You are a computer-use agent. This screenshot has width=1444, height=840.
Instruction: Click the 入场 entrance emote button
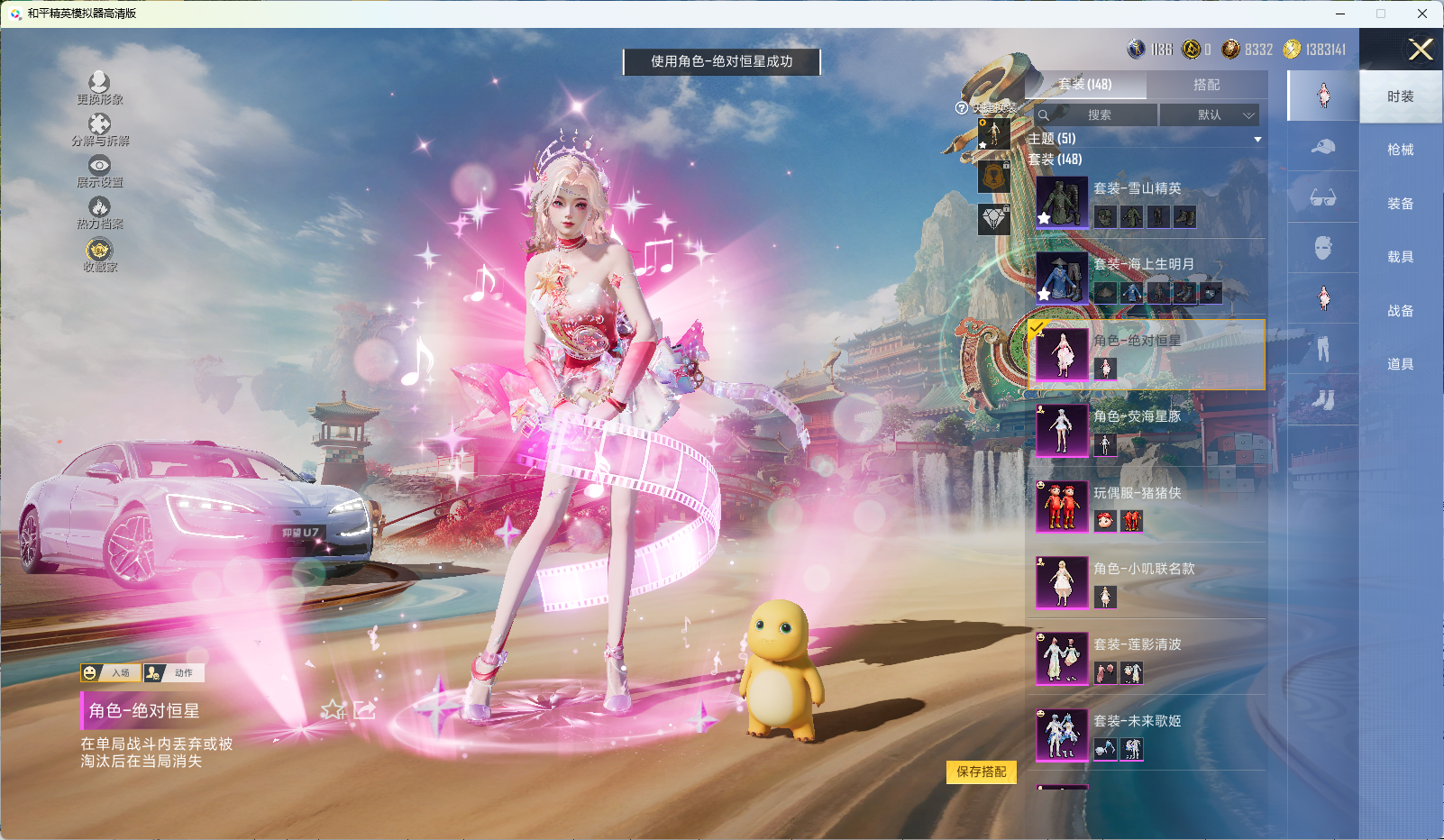coord(111,673)
